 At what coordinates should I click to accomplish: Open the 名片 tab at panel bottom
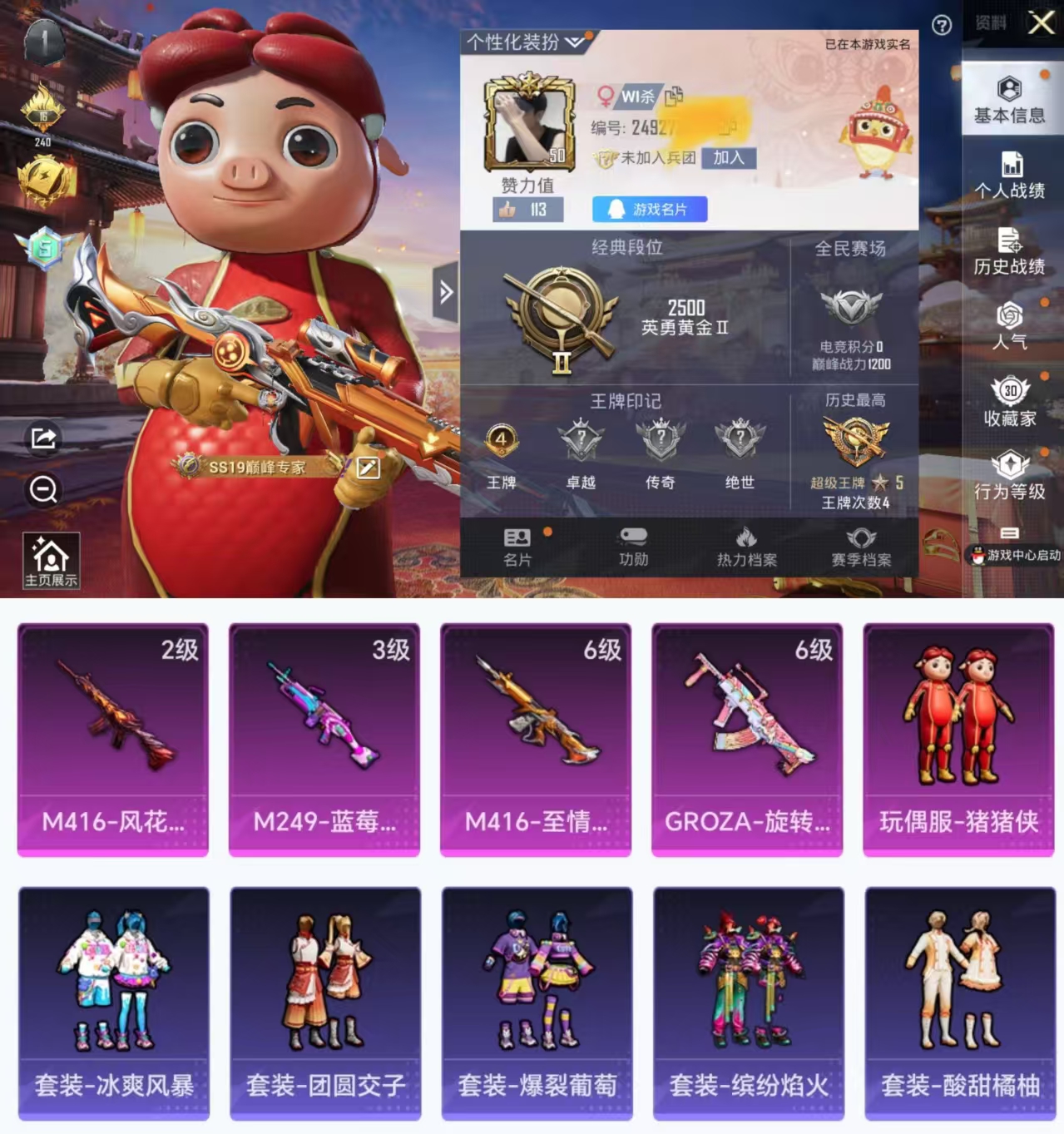tap(517, 547)
